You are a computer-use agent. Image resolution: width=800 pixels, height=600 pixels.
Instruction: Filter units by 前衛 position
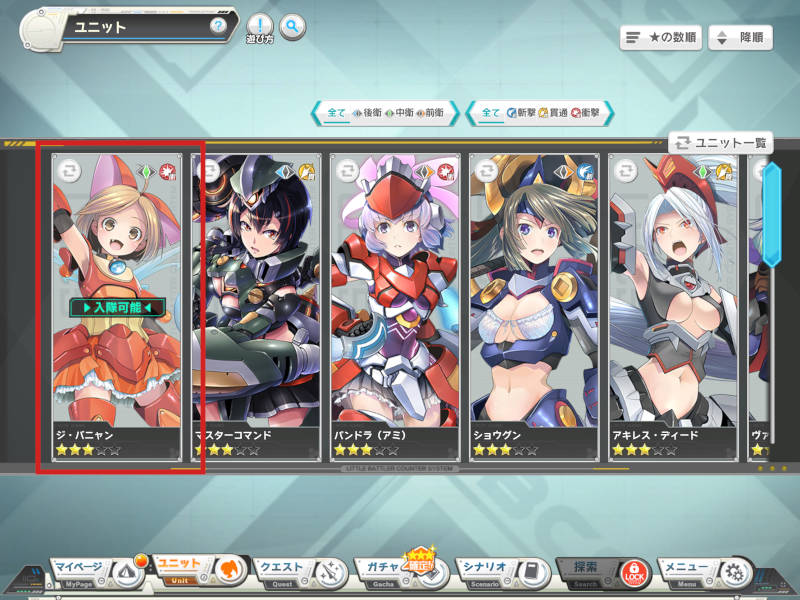pyautogui.click(x=430, y=113)
